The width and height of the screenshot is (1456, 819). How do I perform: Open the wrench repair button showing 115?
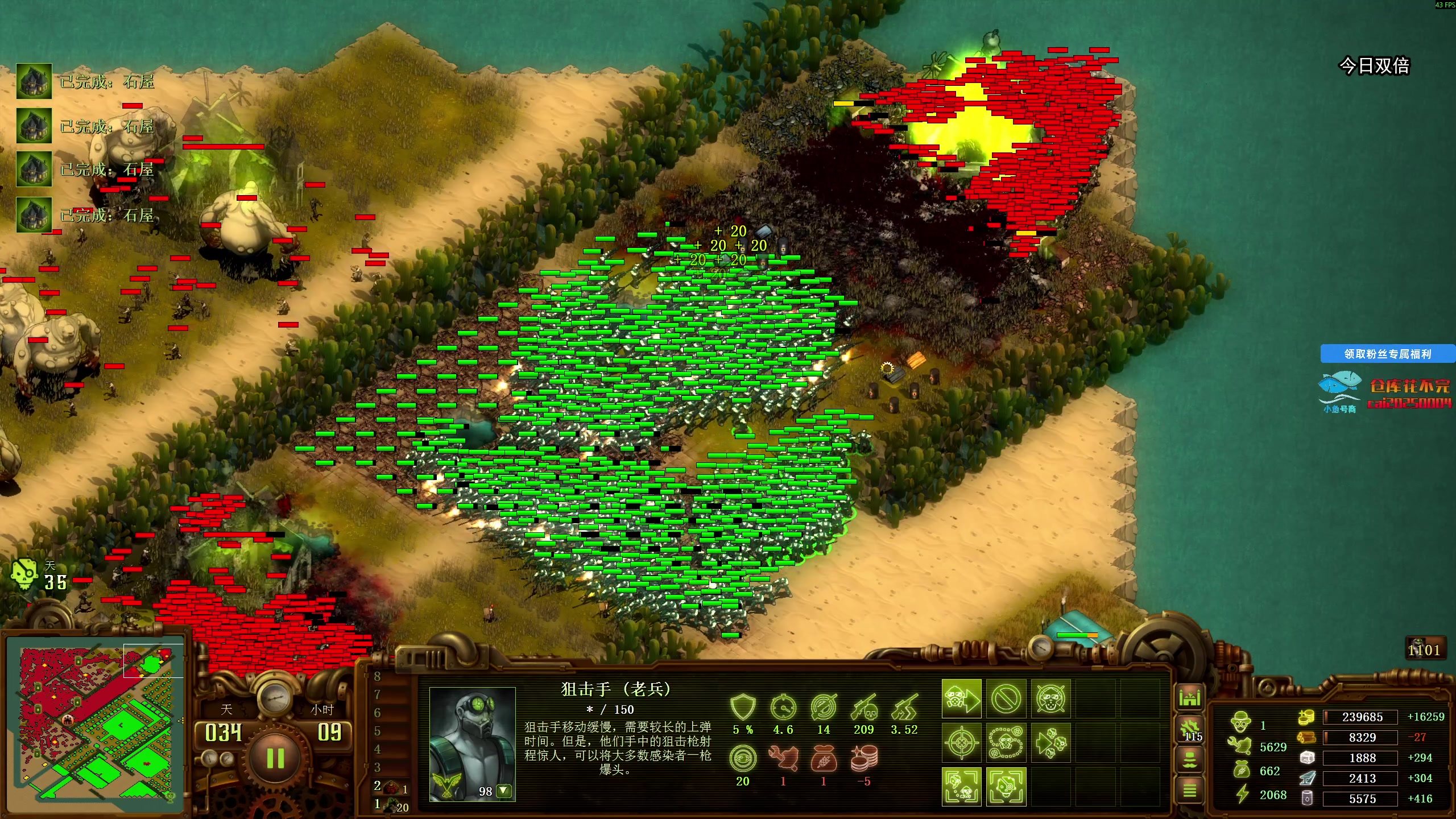click(1190, 729)
